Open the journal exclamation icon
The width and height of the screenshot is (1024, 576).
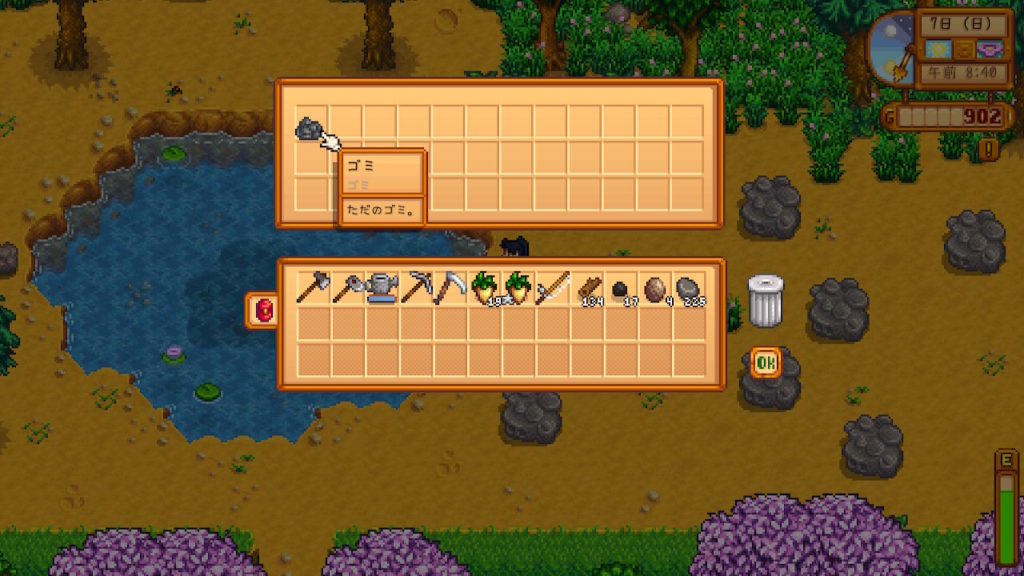989,150
